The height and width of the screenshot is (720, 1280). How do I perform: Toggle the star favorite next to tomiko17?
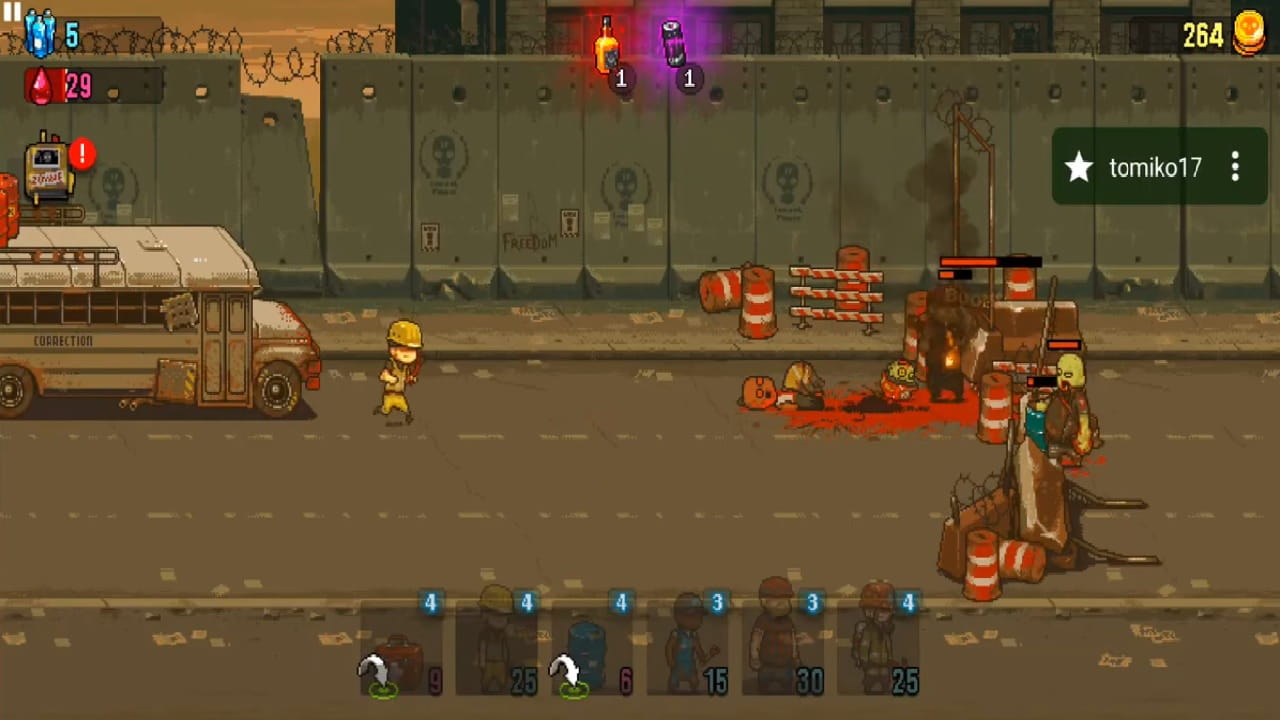tap(1078, 168)
